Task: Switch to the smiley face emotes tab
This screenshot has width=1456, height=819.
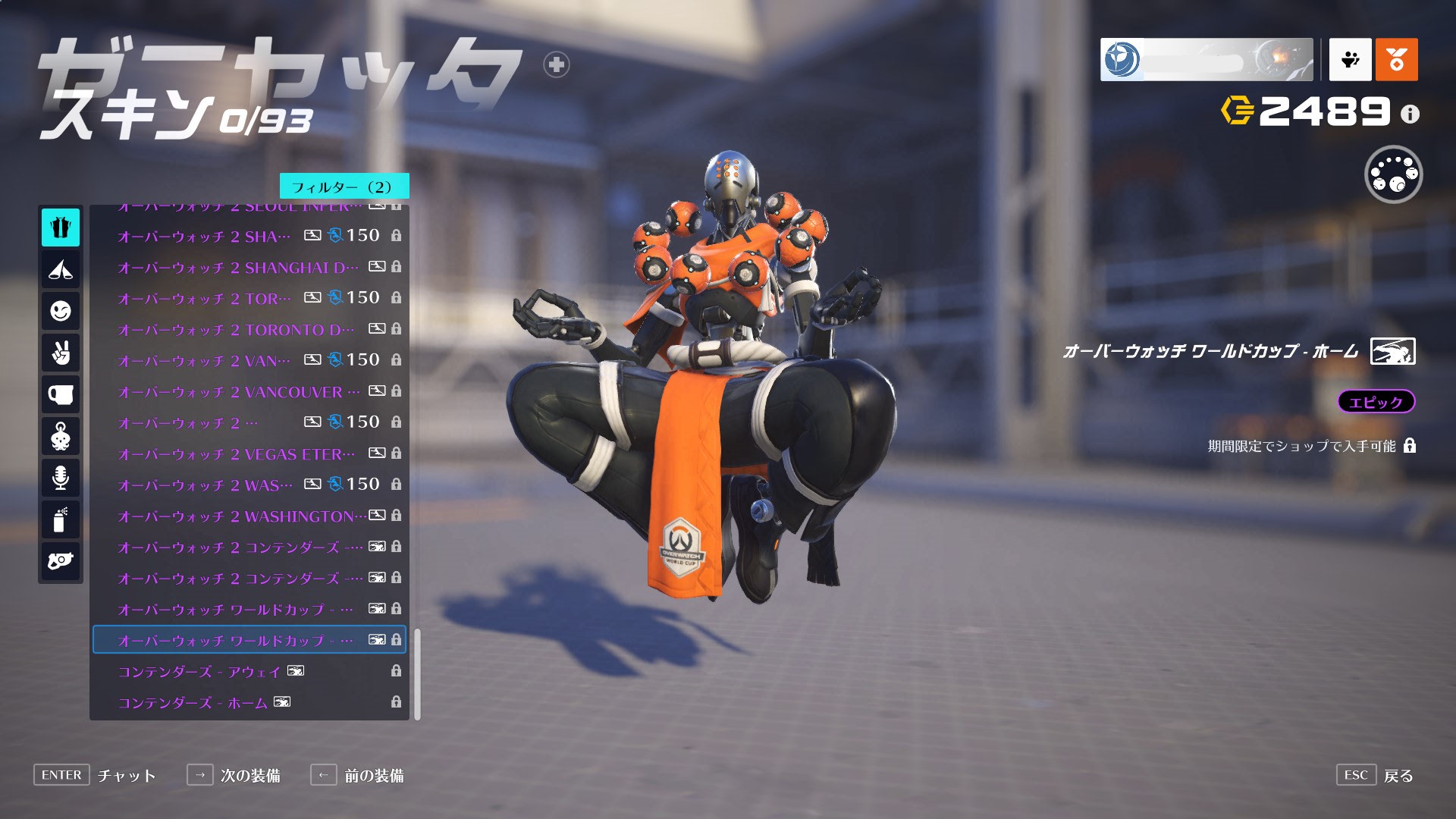Action: tap(61, 311)
